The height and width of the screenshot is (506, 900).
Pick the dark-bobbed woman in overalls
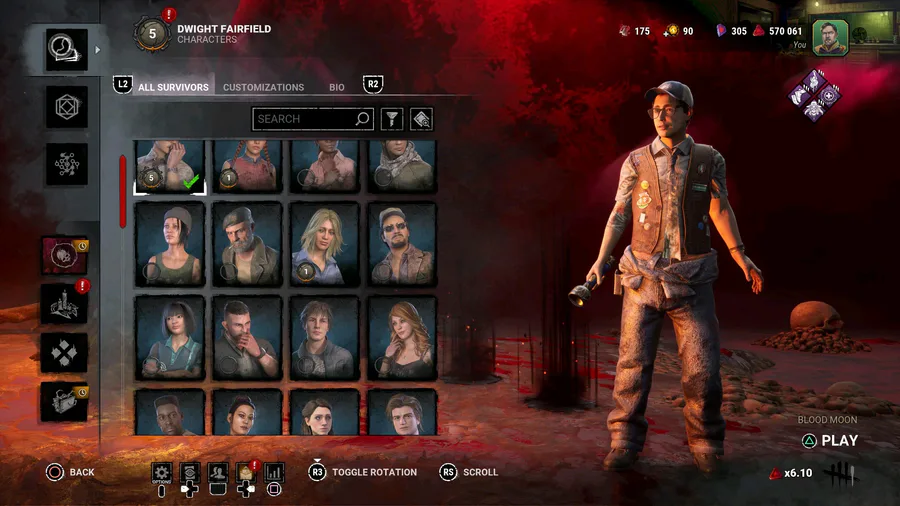(x=170, y=337)
